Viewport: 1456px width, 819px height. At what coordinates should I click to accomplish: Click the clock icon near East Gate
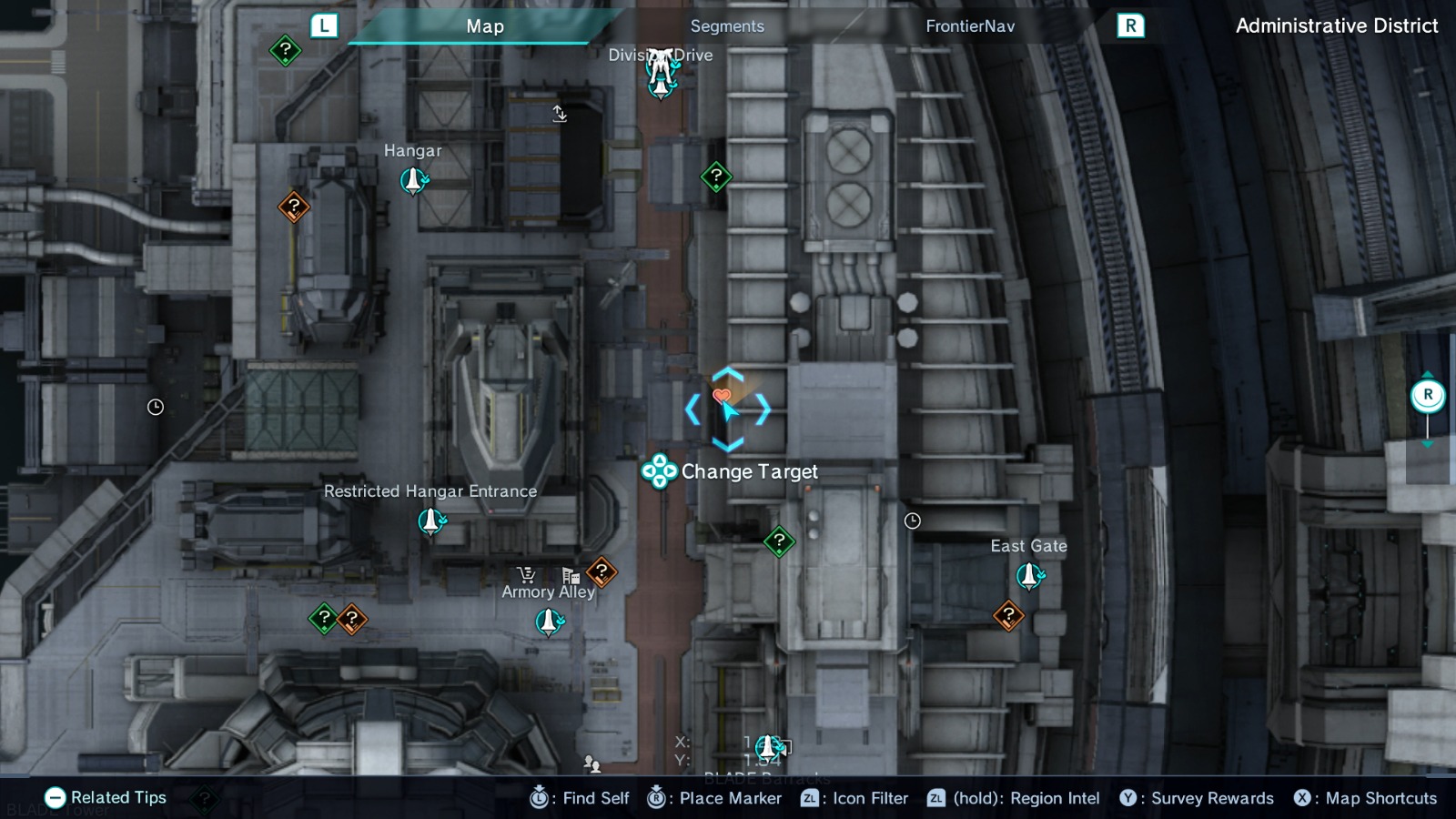pos(911,521)
